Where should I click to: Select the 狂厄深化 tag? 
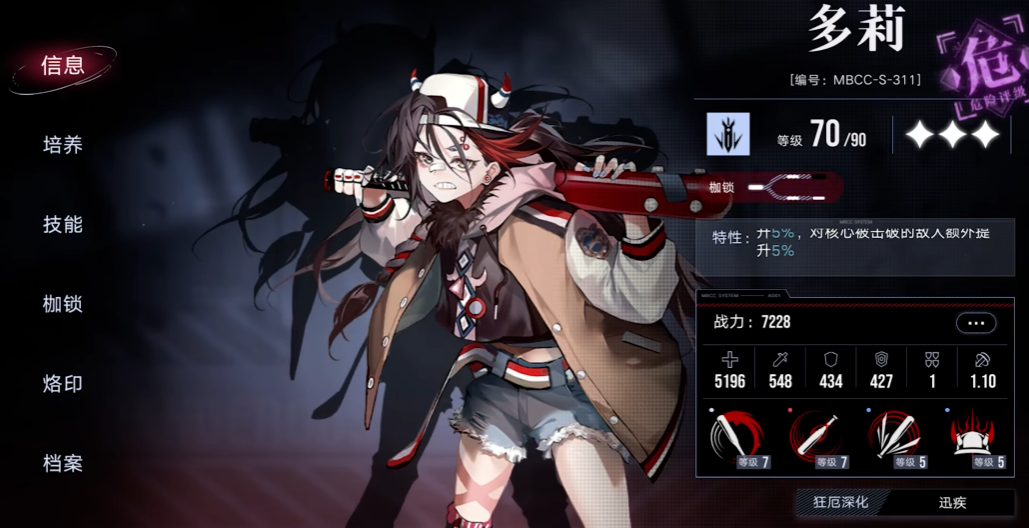pos(840,504)
